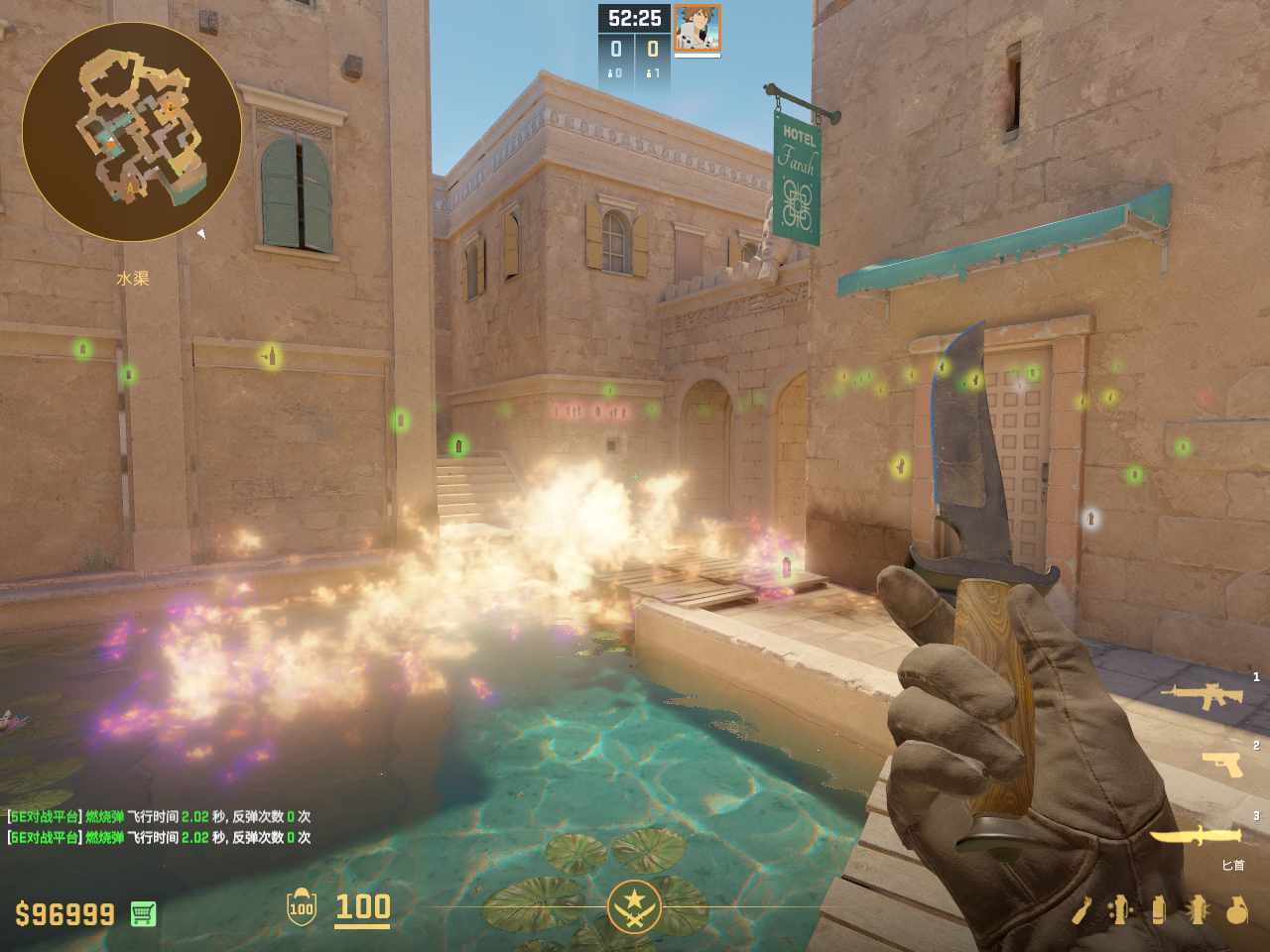Select the knife in weapon slot 3
1270x952 pixels.
coord(1195,836)
